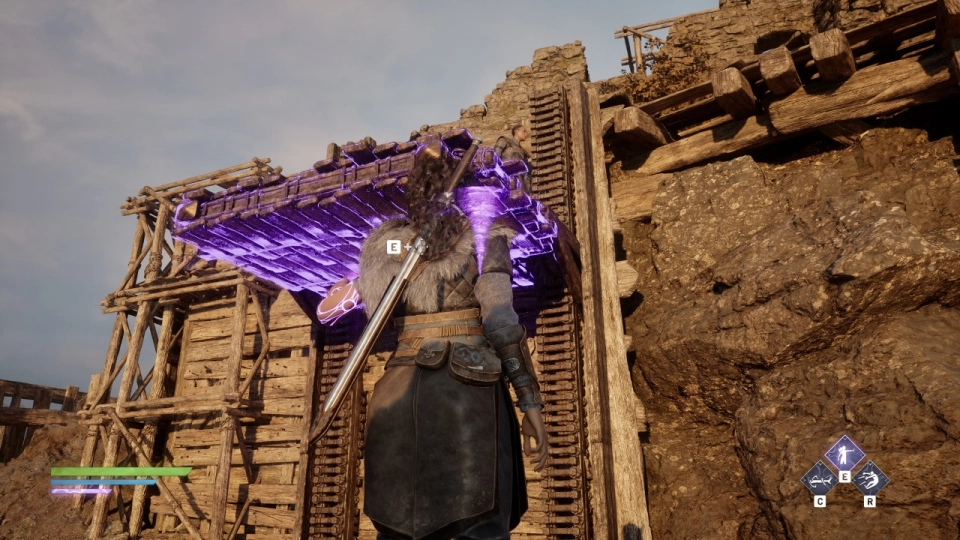
Task: Activate the highlighted telekinesis grab ability
Action: point(844,454)
